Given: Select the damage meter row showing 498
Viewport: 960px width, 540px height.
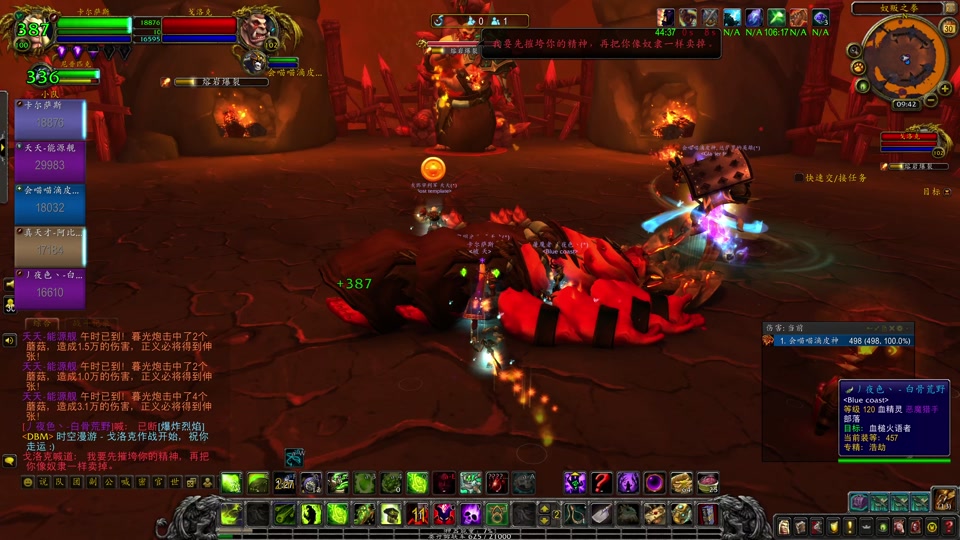Looking at the screenshot, I should [838, 341].
